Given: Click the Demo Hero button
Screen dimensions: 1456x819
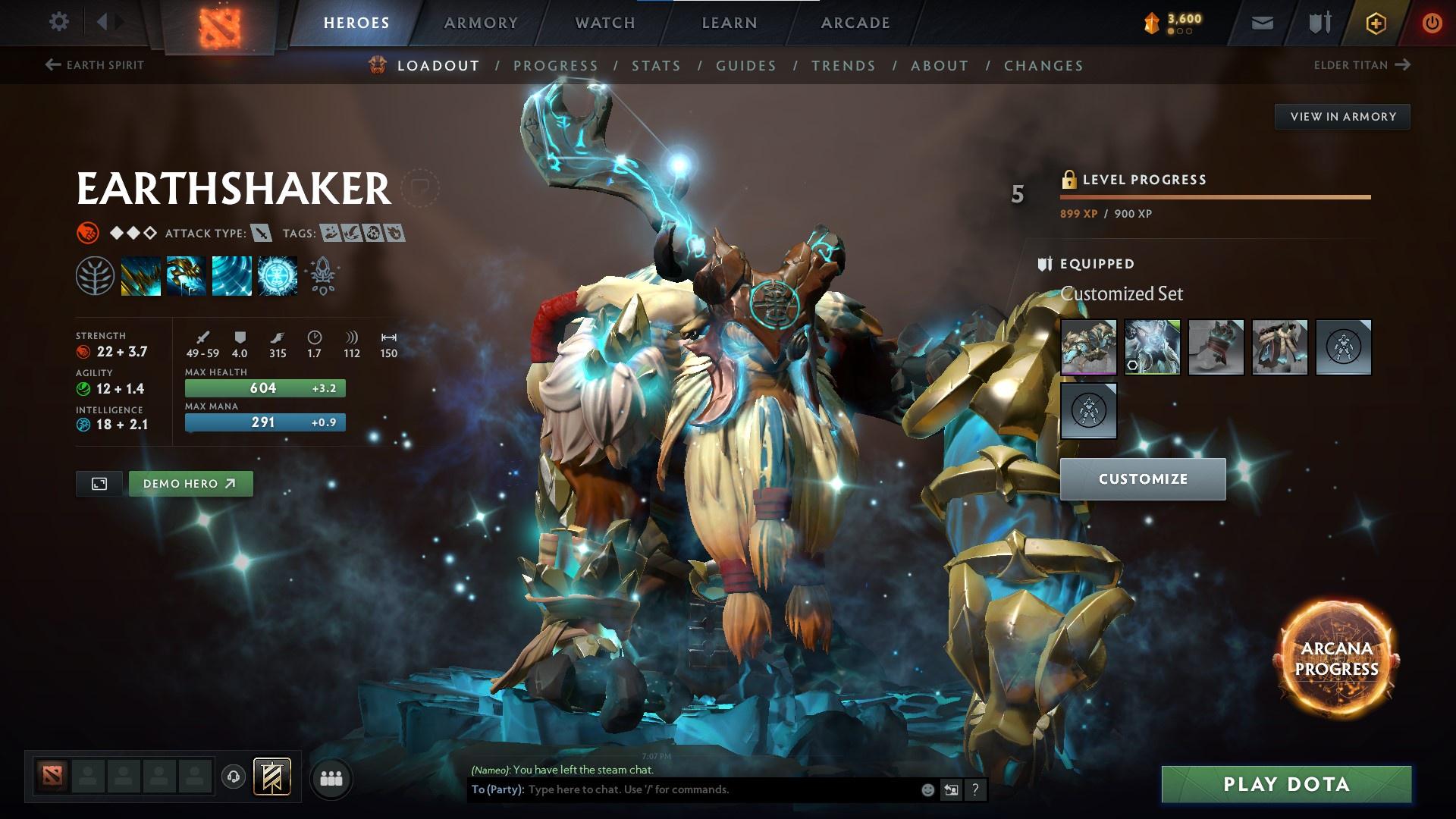Looking at the screenshot, I should click(190, 484).
